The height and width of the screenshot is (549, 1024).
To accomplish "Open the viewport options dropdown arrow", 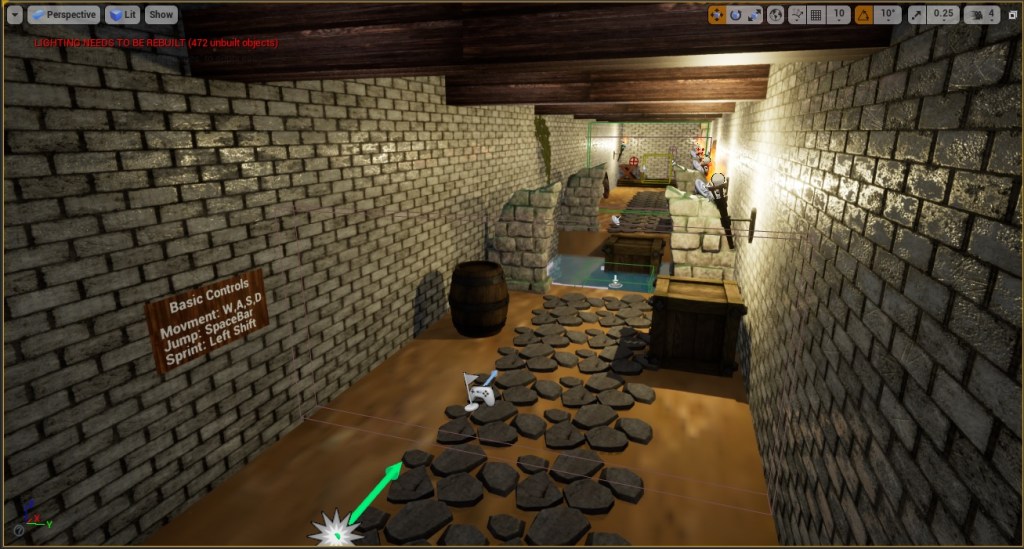I will pos(13,15).
